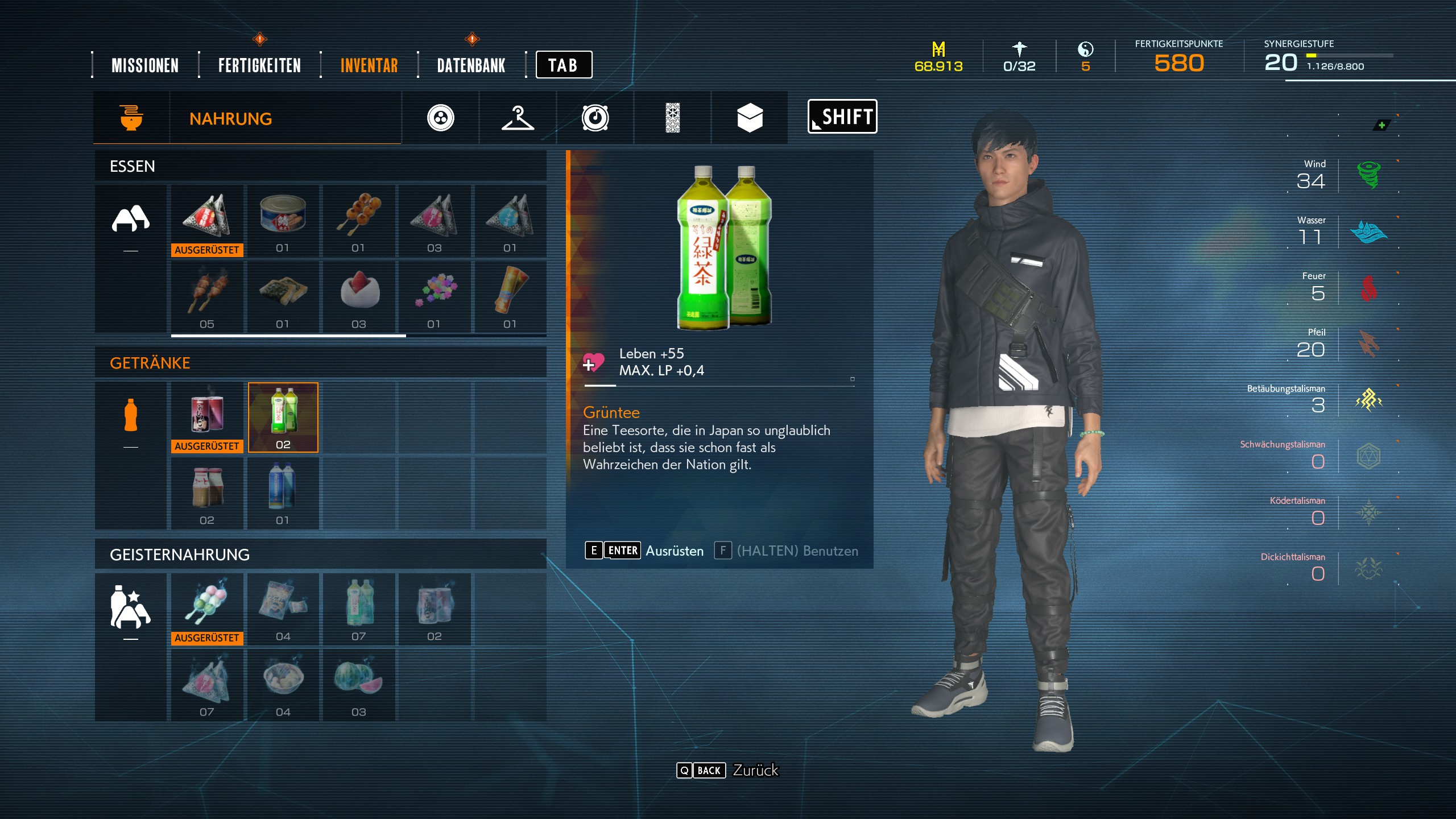Open the clothes hanger outfit category
Viewport: 1456px width, 819px height.
[x=518, y=118]
